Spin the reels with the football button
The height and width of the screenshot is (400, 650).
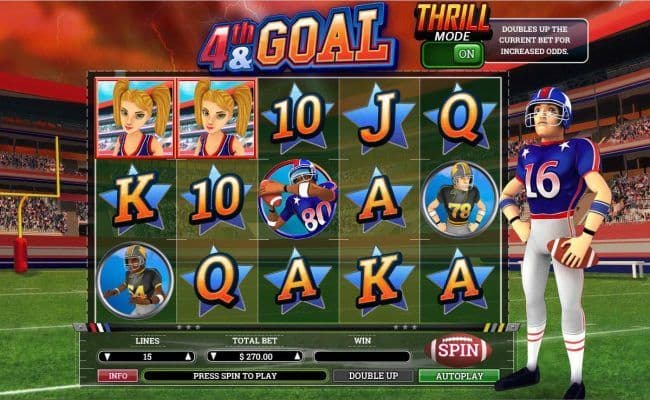(x=457, y=351)
